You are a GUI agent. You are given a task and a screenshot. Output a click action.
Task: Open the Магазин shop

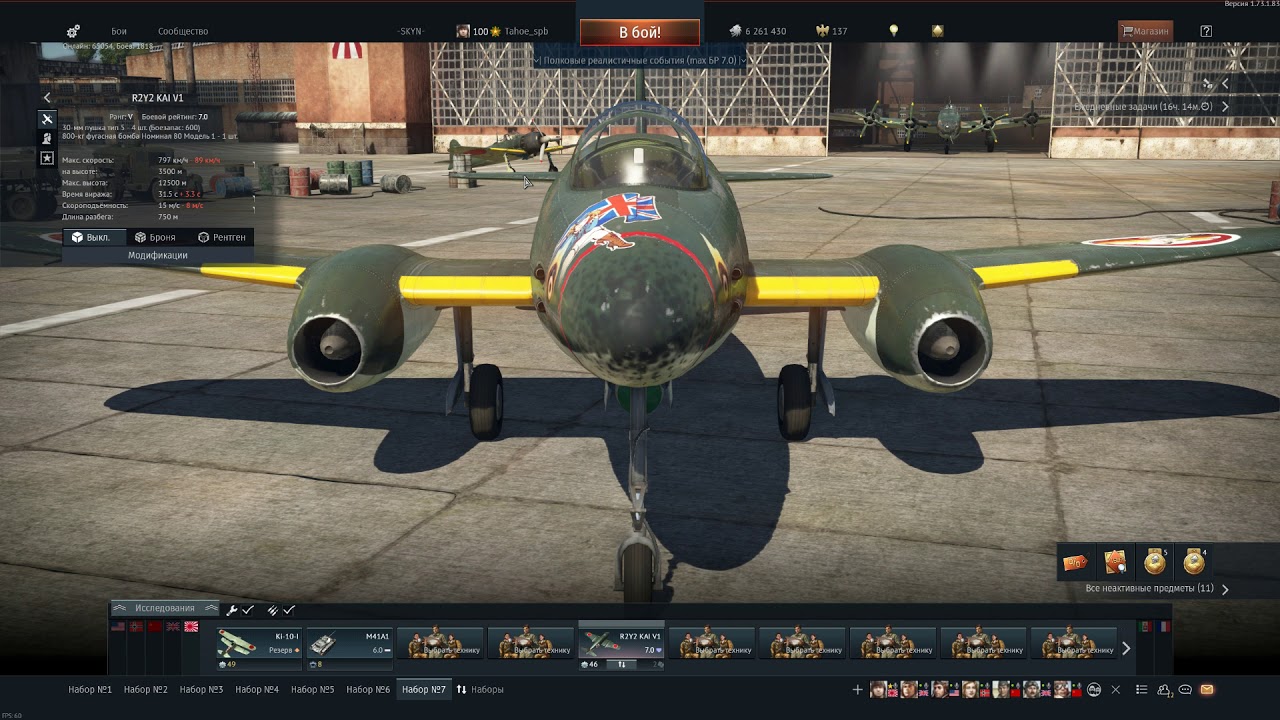pos(1145,31)
